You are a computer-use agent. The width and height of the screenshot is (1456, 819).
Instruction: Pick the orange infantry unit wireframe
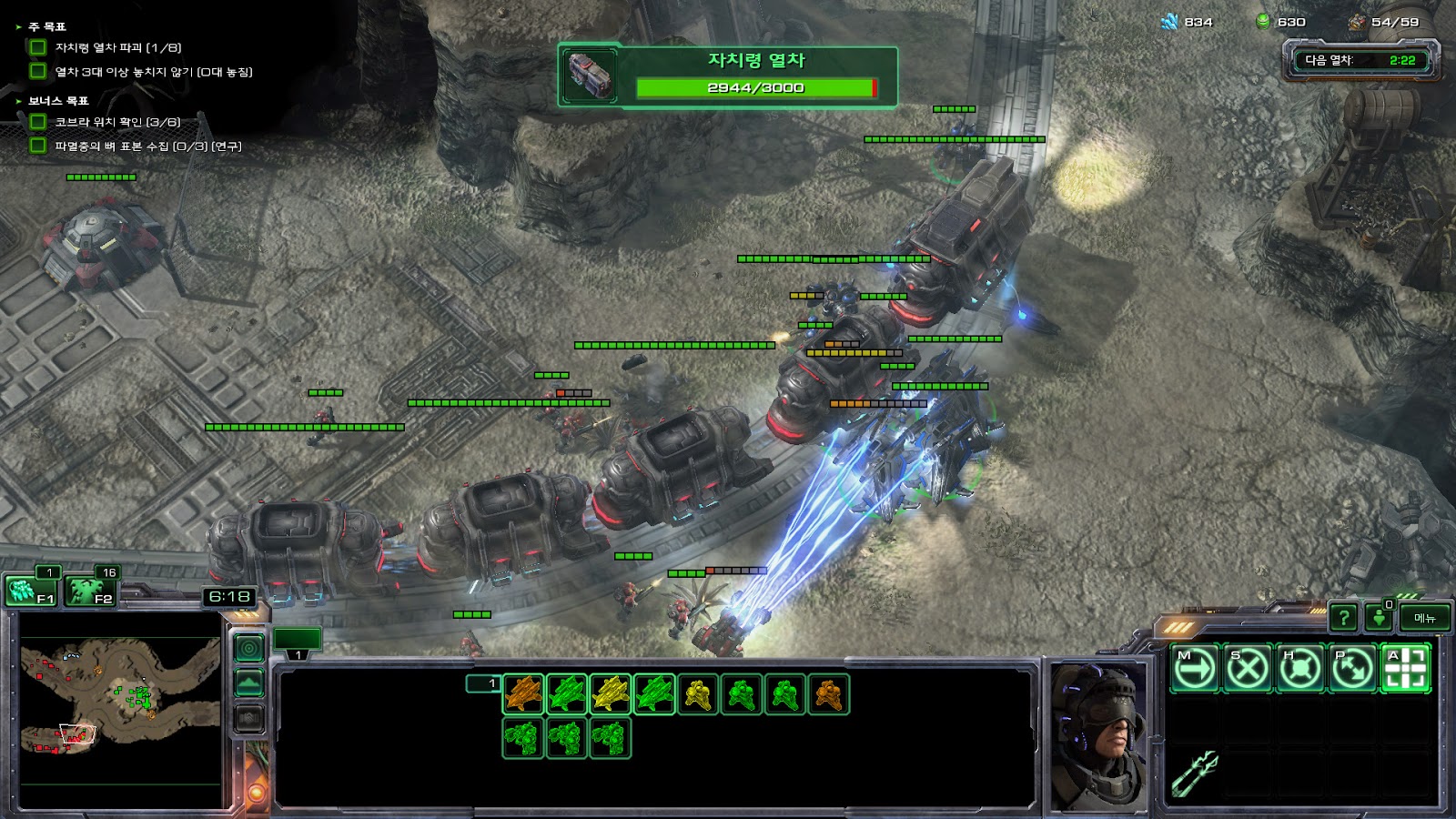[828, 694]
